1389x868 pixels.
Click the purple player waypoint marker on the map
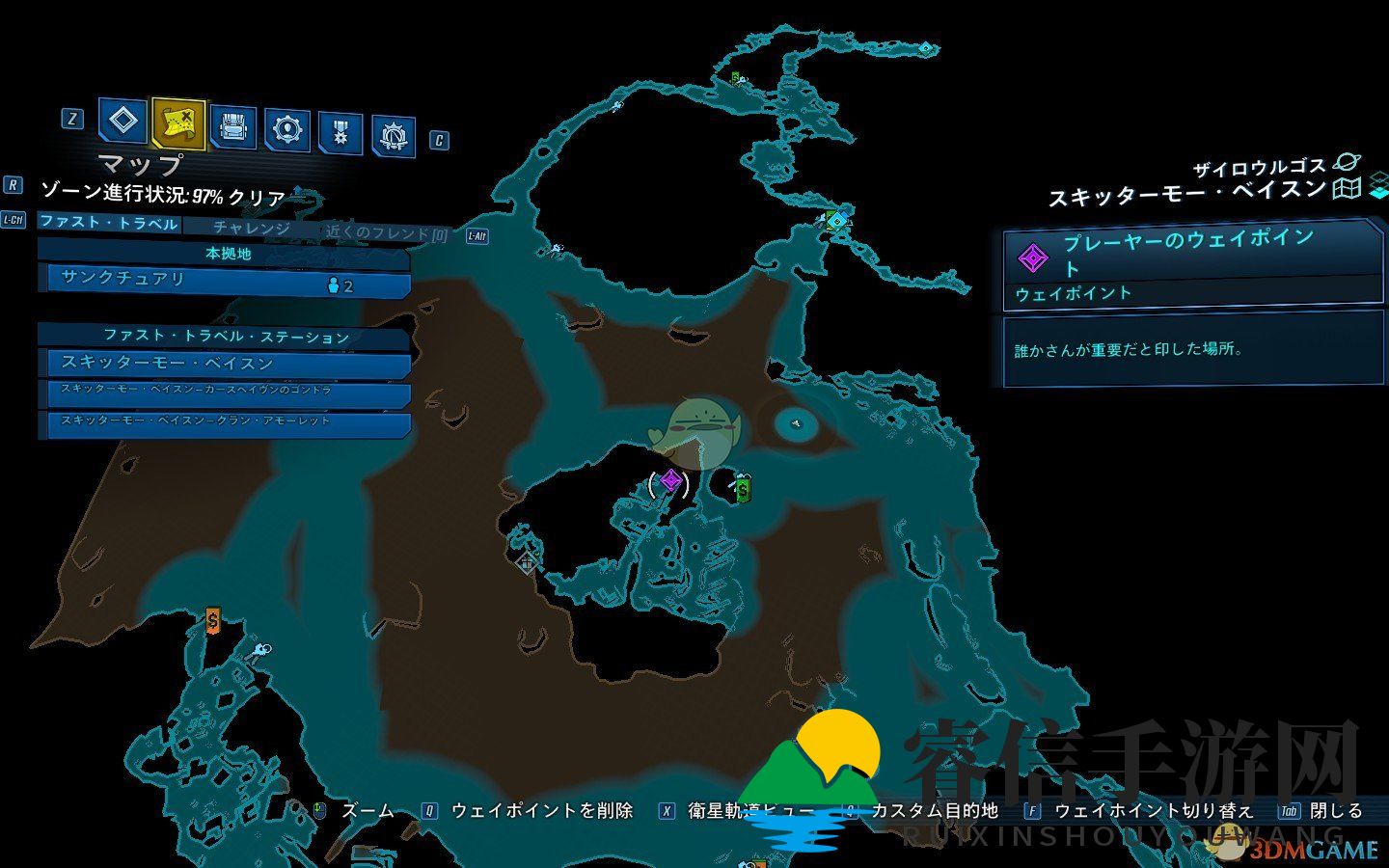coord(672,480)
